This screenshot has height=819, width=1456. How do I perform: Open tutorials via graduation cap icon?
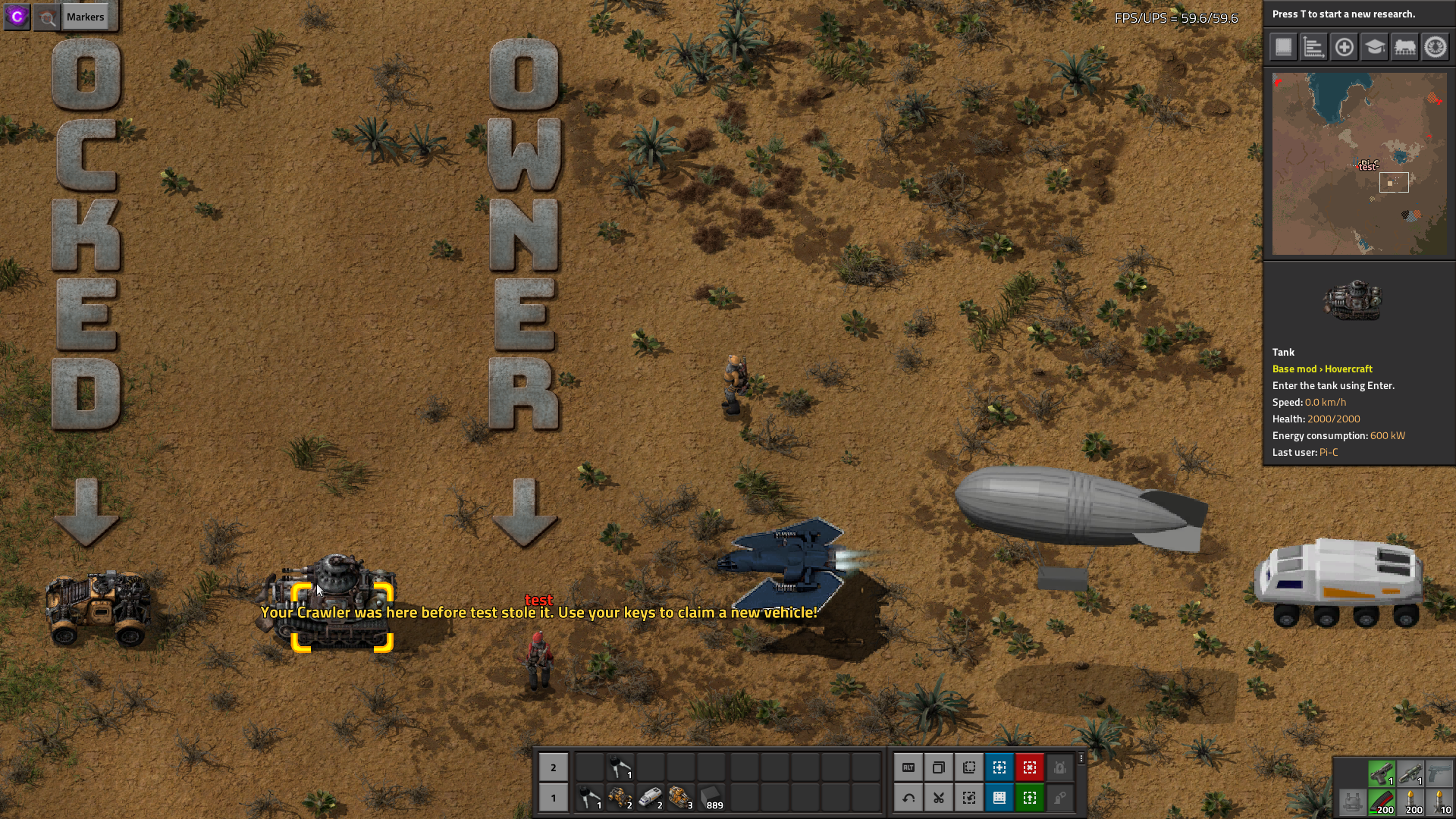pyautogui.click(x=1374, y=47)
